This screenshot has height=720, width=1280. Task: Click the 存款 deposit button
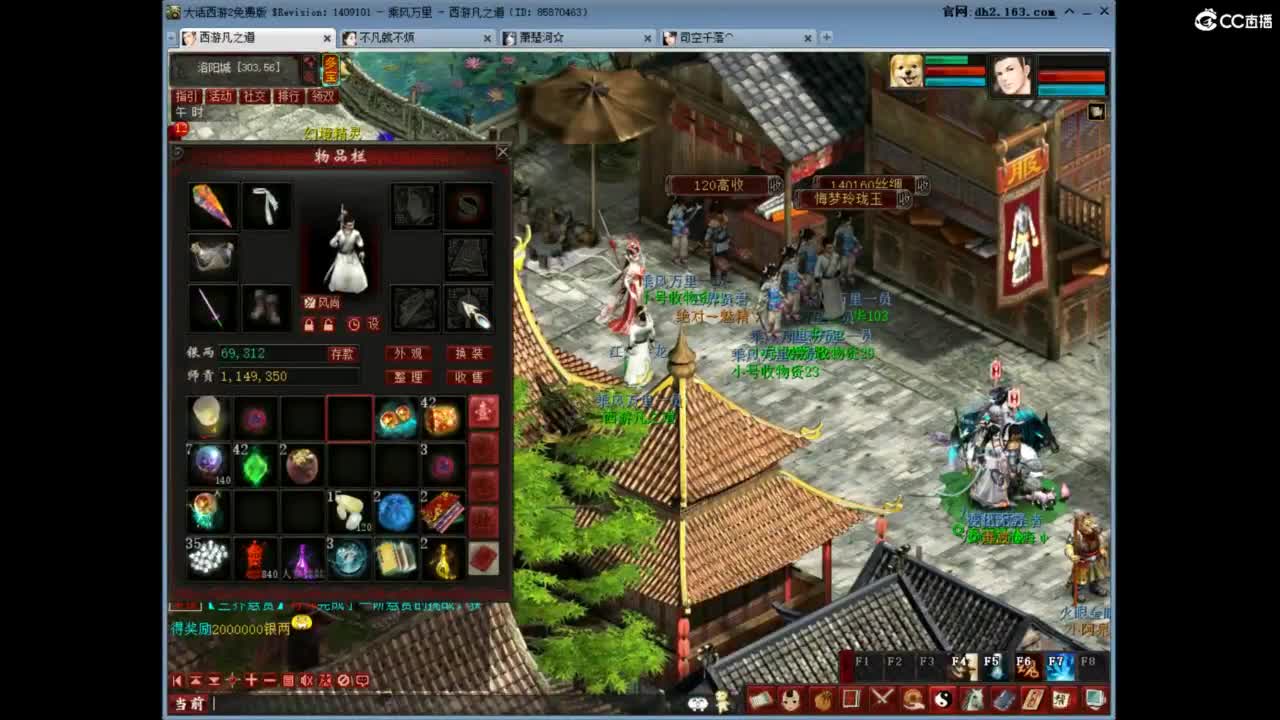[342, 354]
